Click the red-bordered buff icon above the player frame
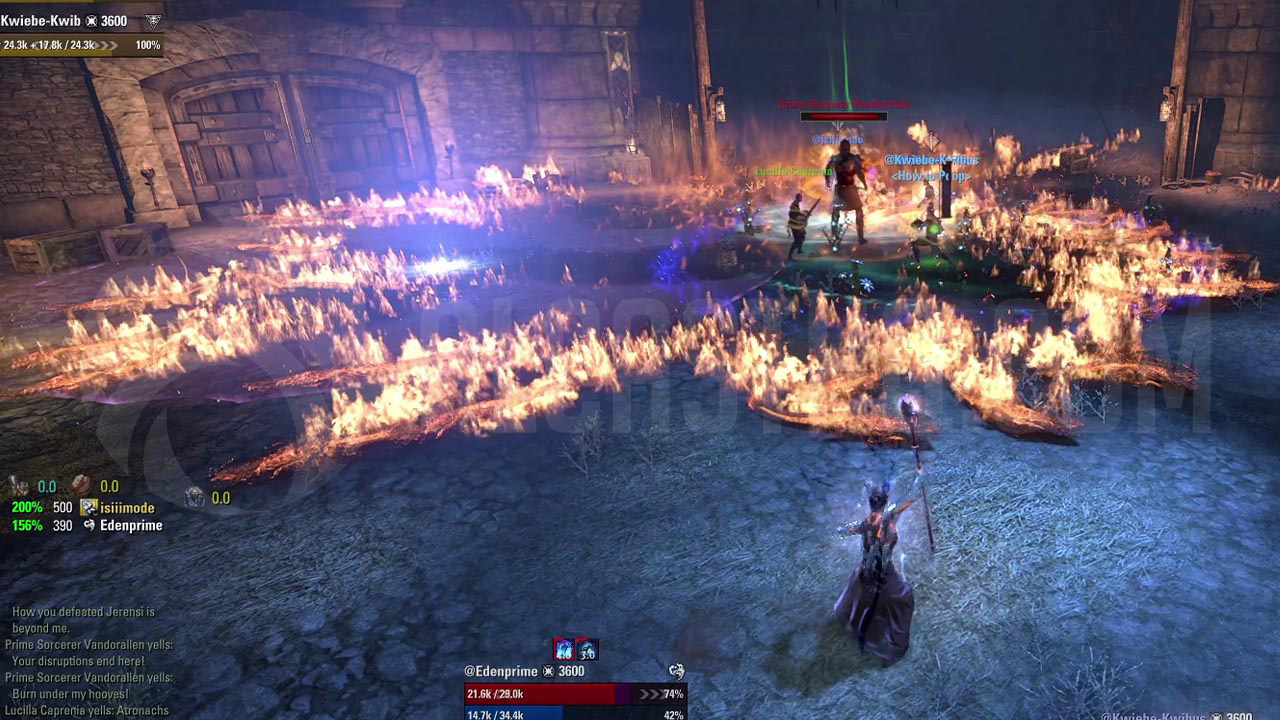Screen dimensions: 1280x720 [564, 649]
